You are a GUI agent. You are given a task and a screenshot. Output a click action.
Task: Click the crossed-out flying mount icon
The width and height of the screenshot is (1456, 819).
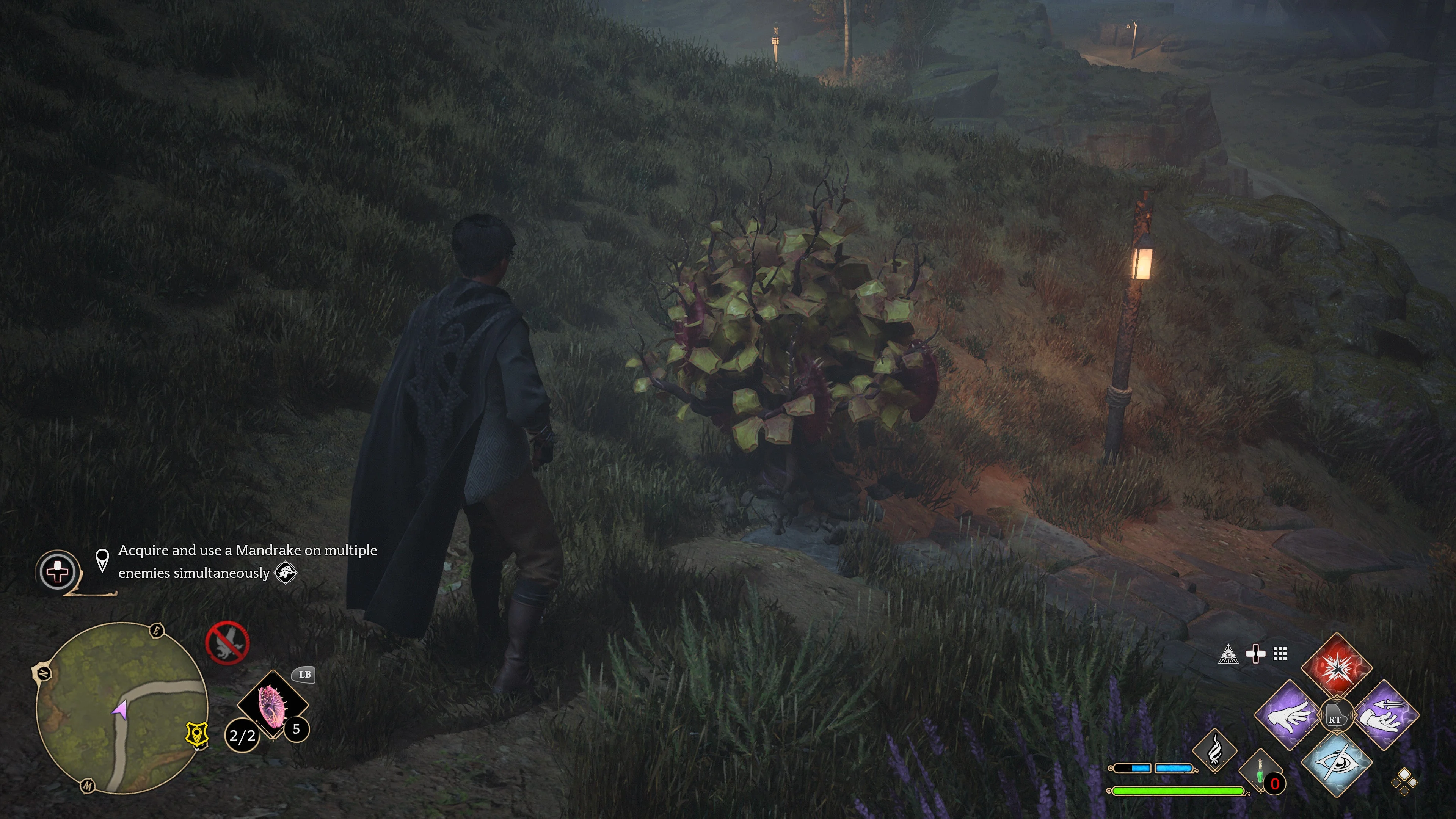[x=227, y=642]
